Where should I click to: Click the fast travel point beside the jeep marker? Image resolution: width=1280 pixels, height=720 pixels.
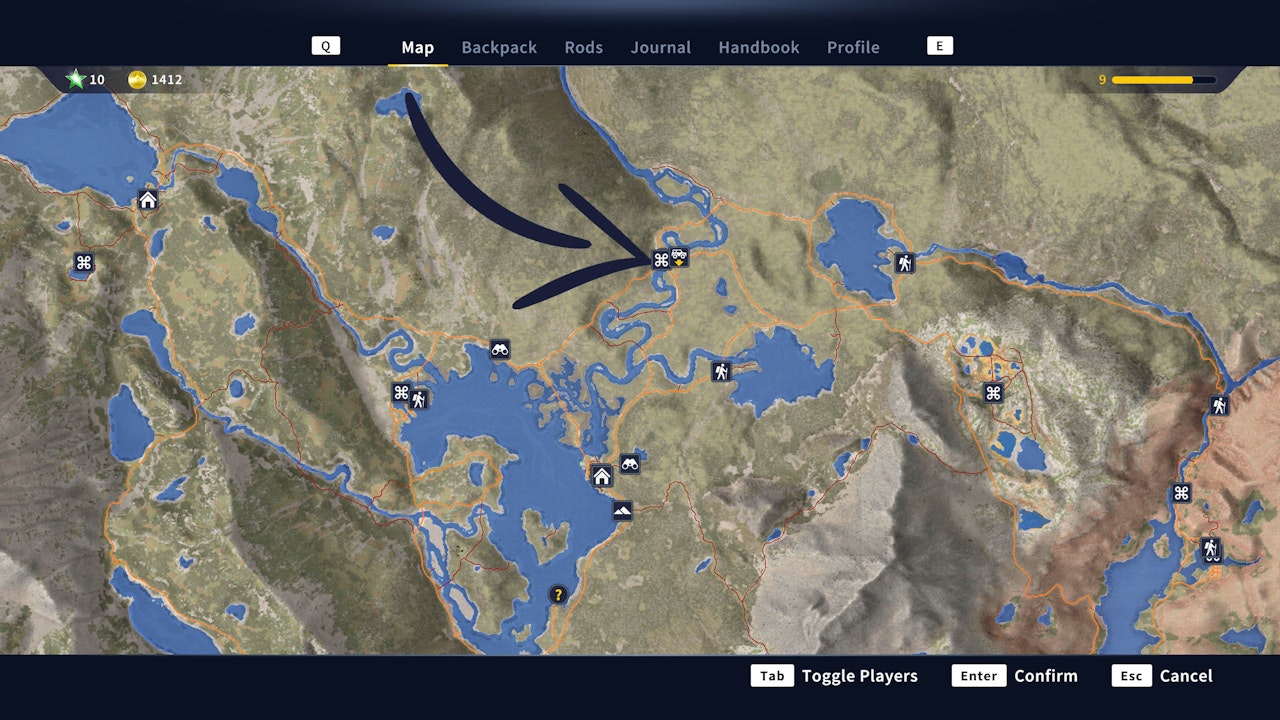pos(659,257)
